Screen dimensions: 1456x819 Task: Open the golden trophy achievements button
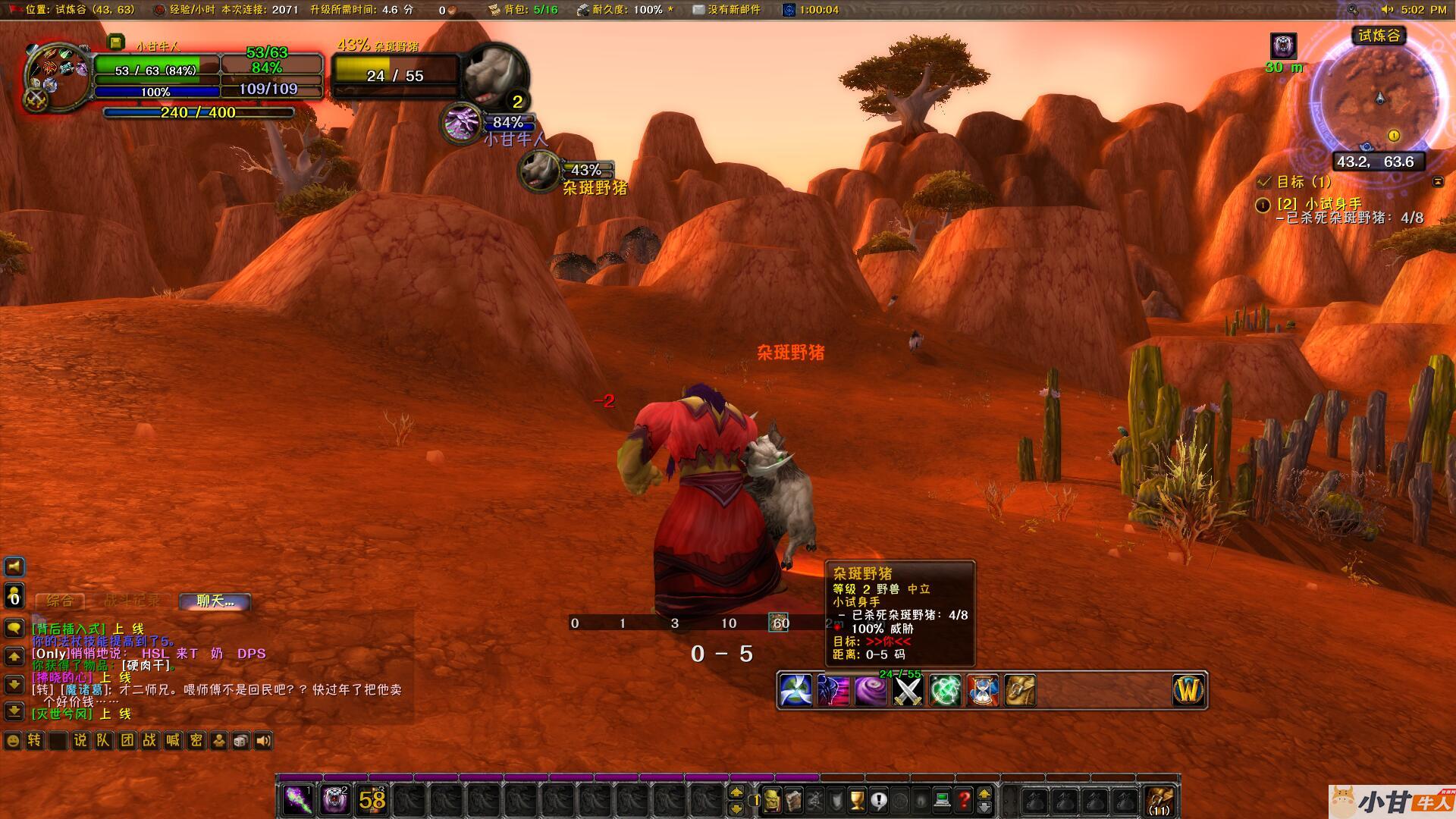tap(857, 799)
